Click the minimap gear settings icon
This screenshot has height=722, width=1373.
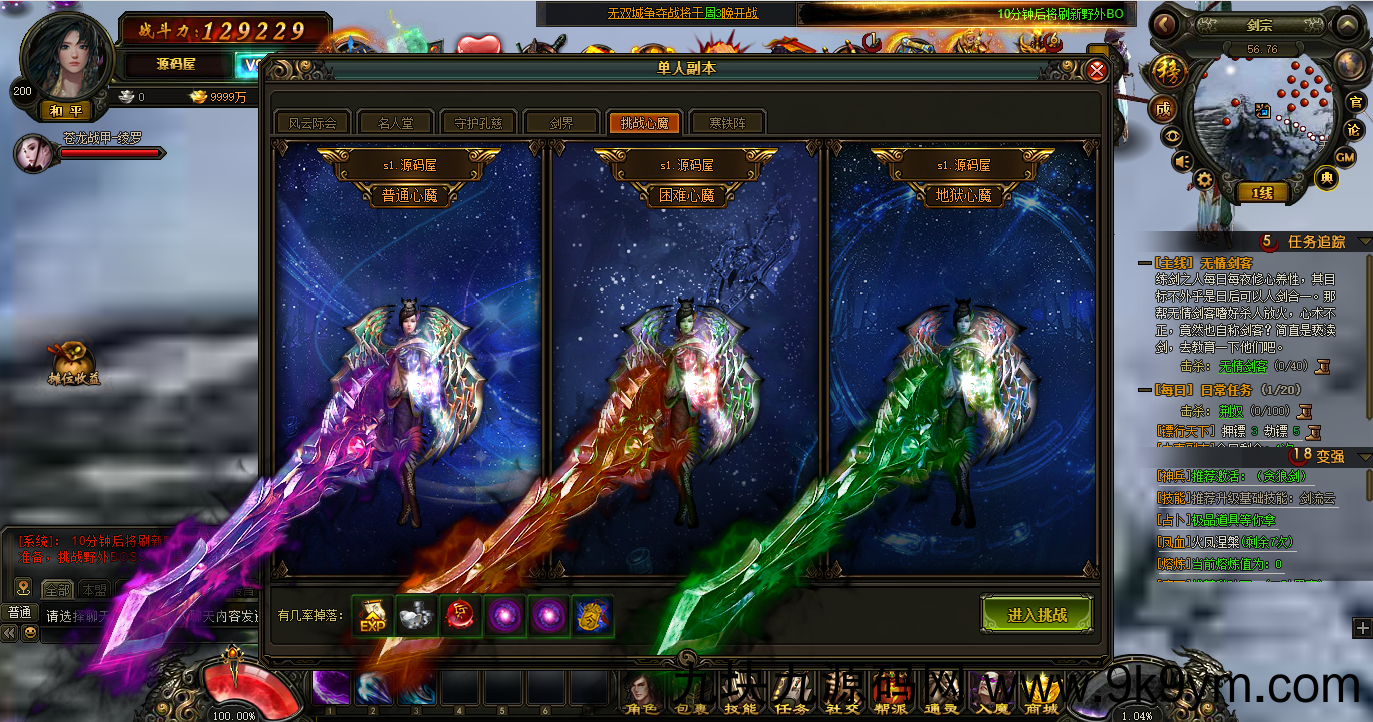coord(1204,181)
